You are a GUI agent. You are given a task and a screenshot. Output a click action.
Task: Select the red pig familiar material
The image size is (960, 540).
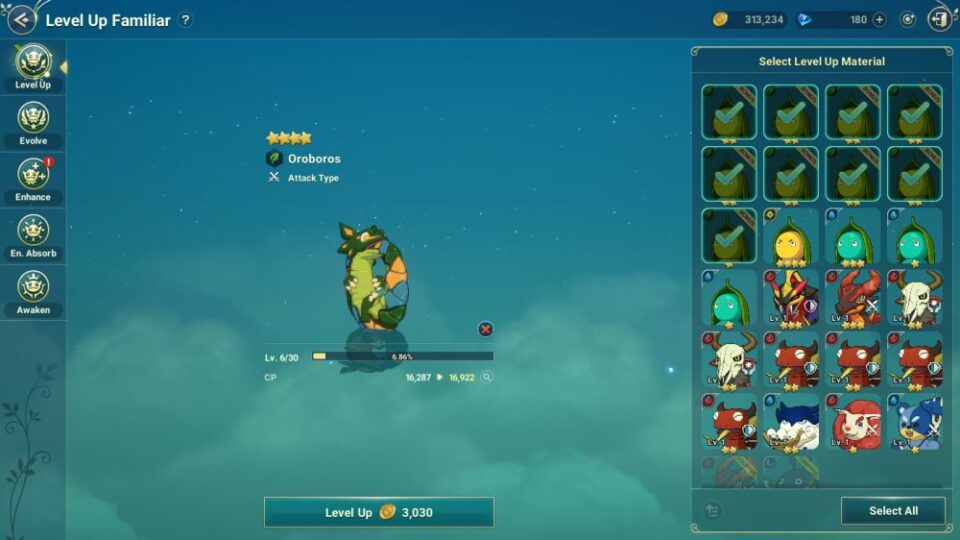[853, 421]
